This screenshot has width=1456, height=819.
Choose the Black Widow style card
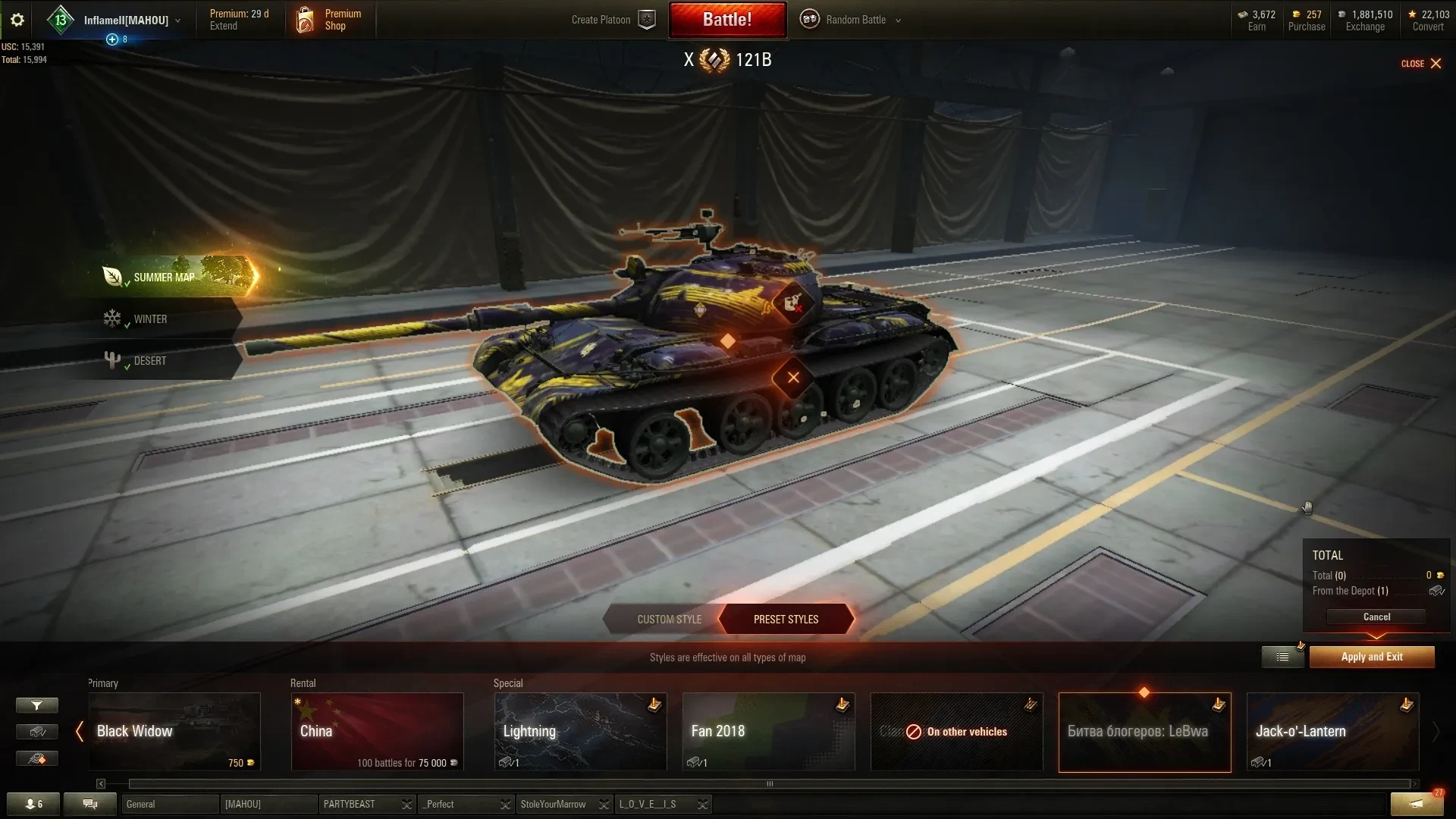pyautogui.click(x=174, y=732)
